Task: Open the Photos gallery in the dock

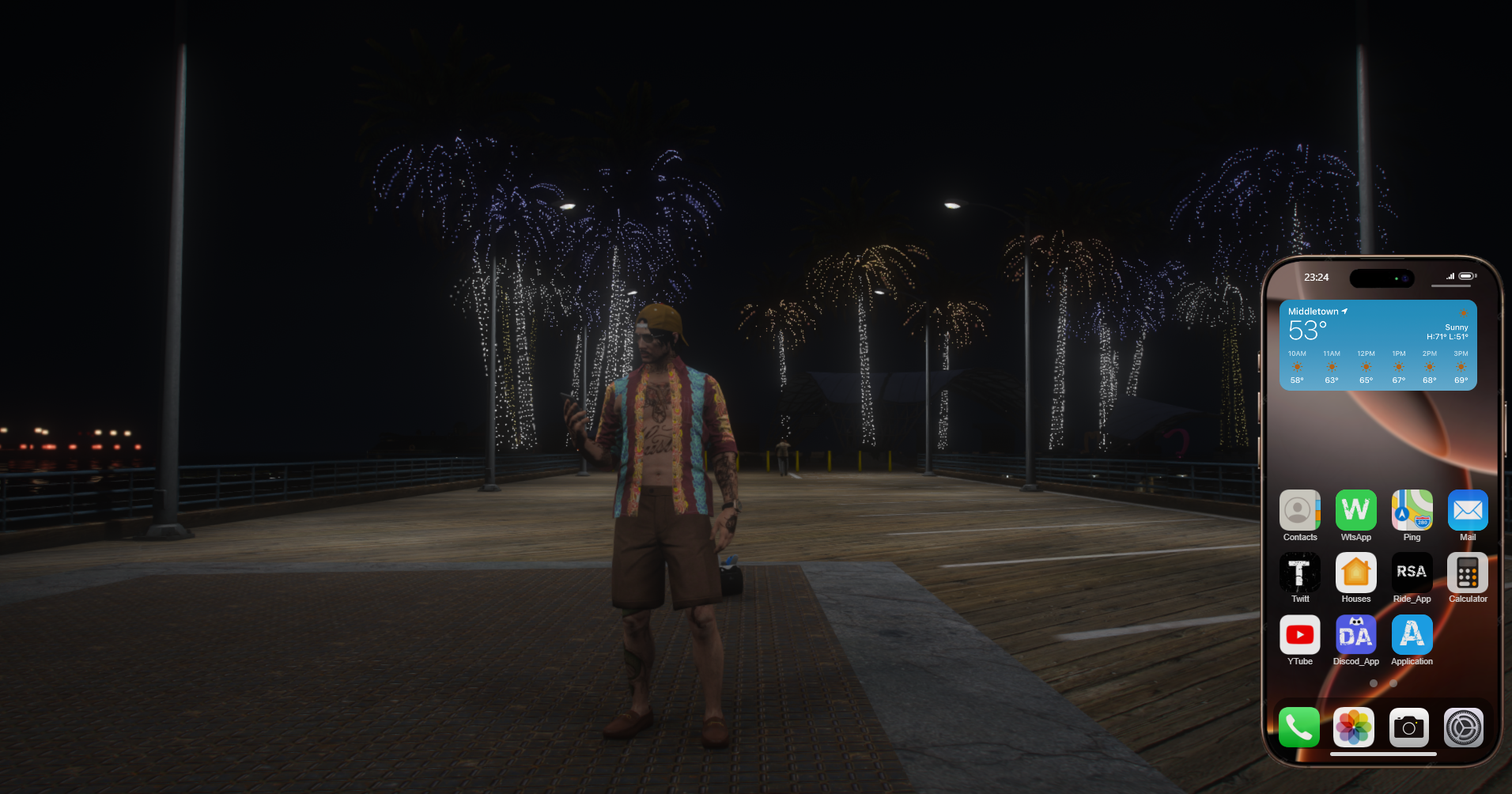Action: click(x=1353, y=728)
